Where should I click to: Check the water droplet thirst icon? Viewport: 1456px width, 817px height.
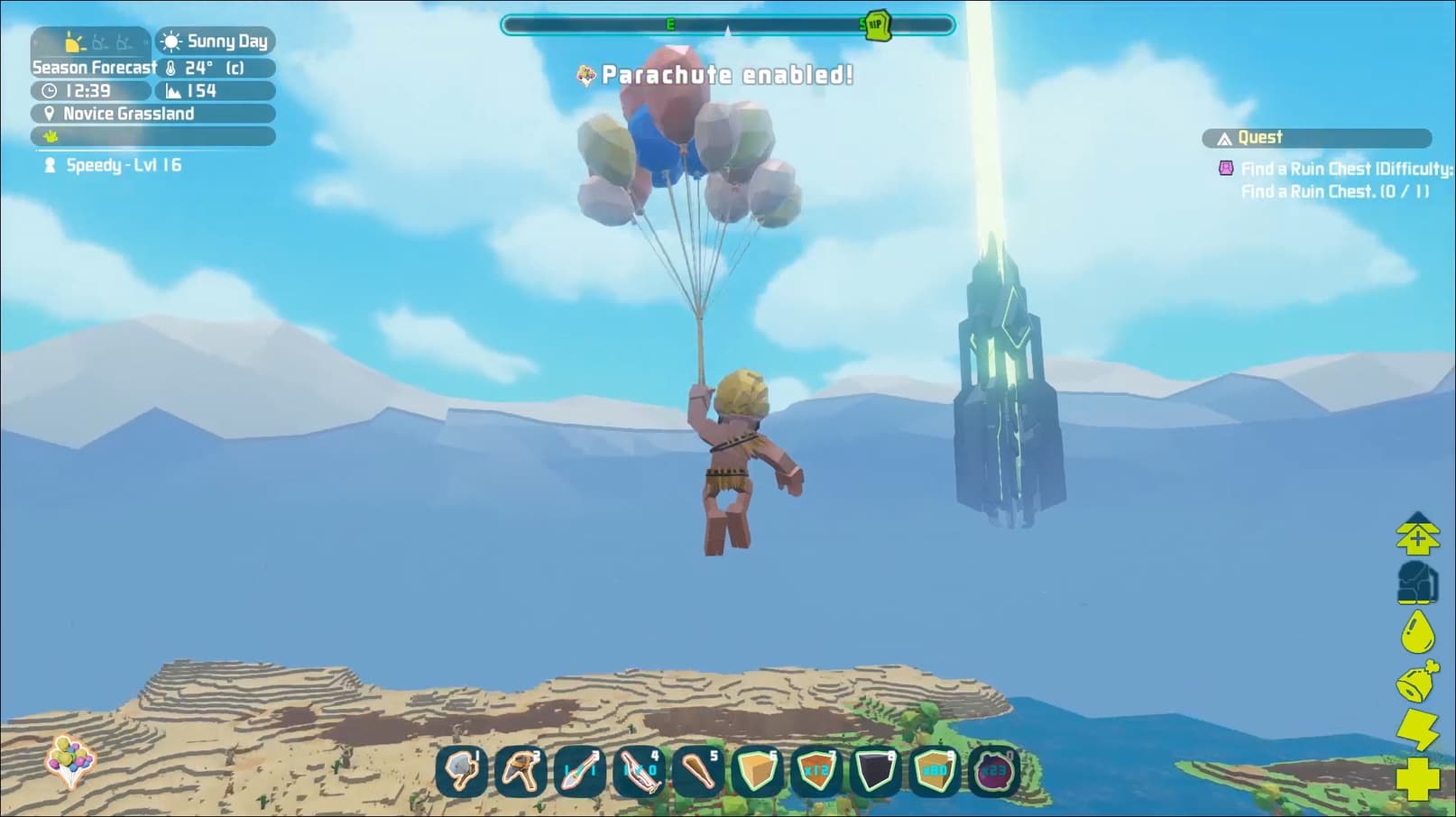[1417, 631]
